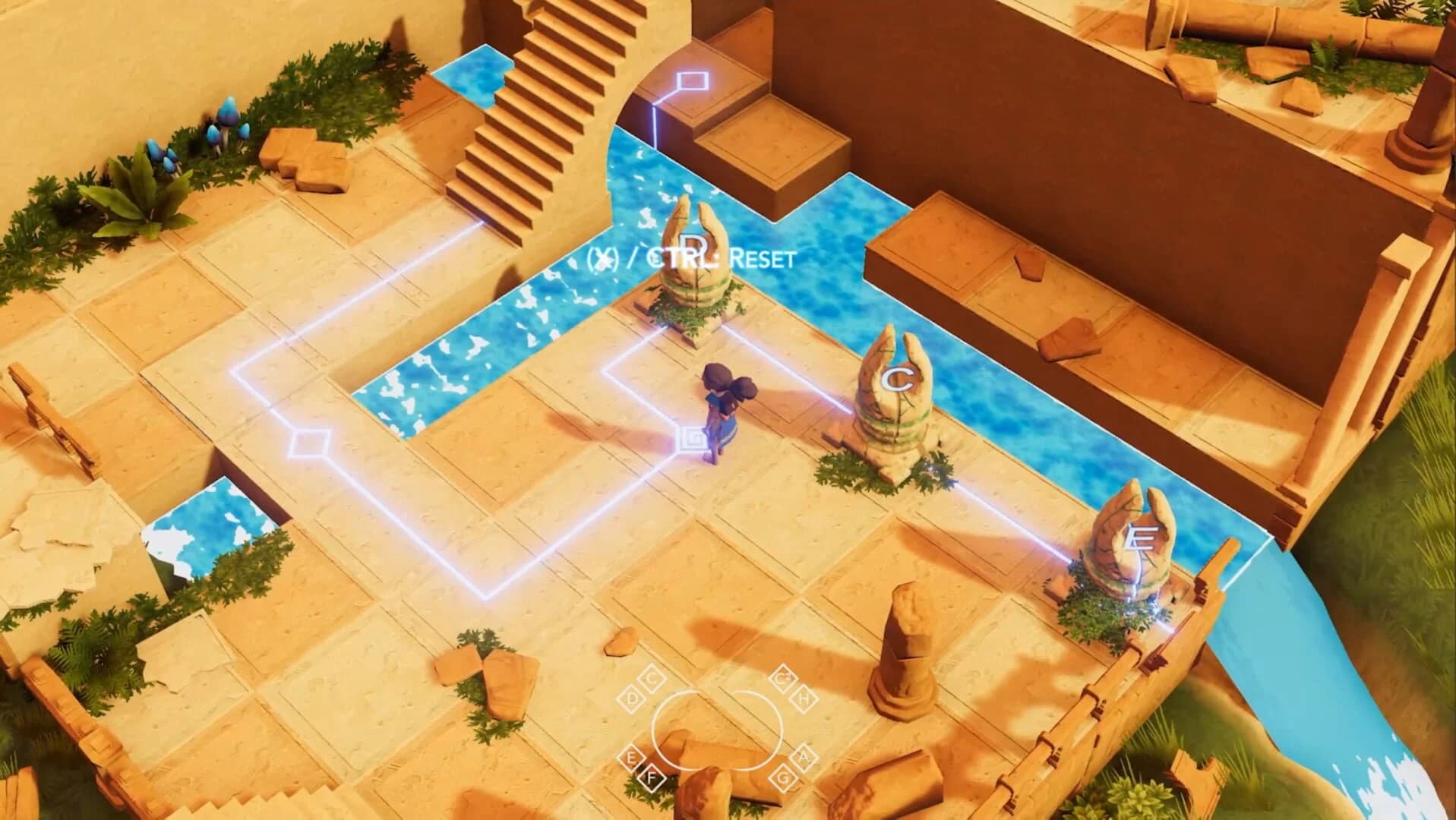Click the circular dial ring of the note wheel

click(718, 730)
